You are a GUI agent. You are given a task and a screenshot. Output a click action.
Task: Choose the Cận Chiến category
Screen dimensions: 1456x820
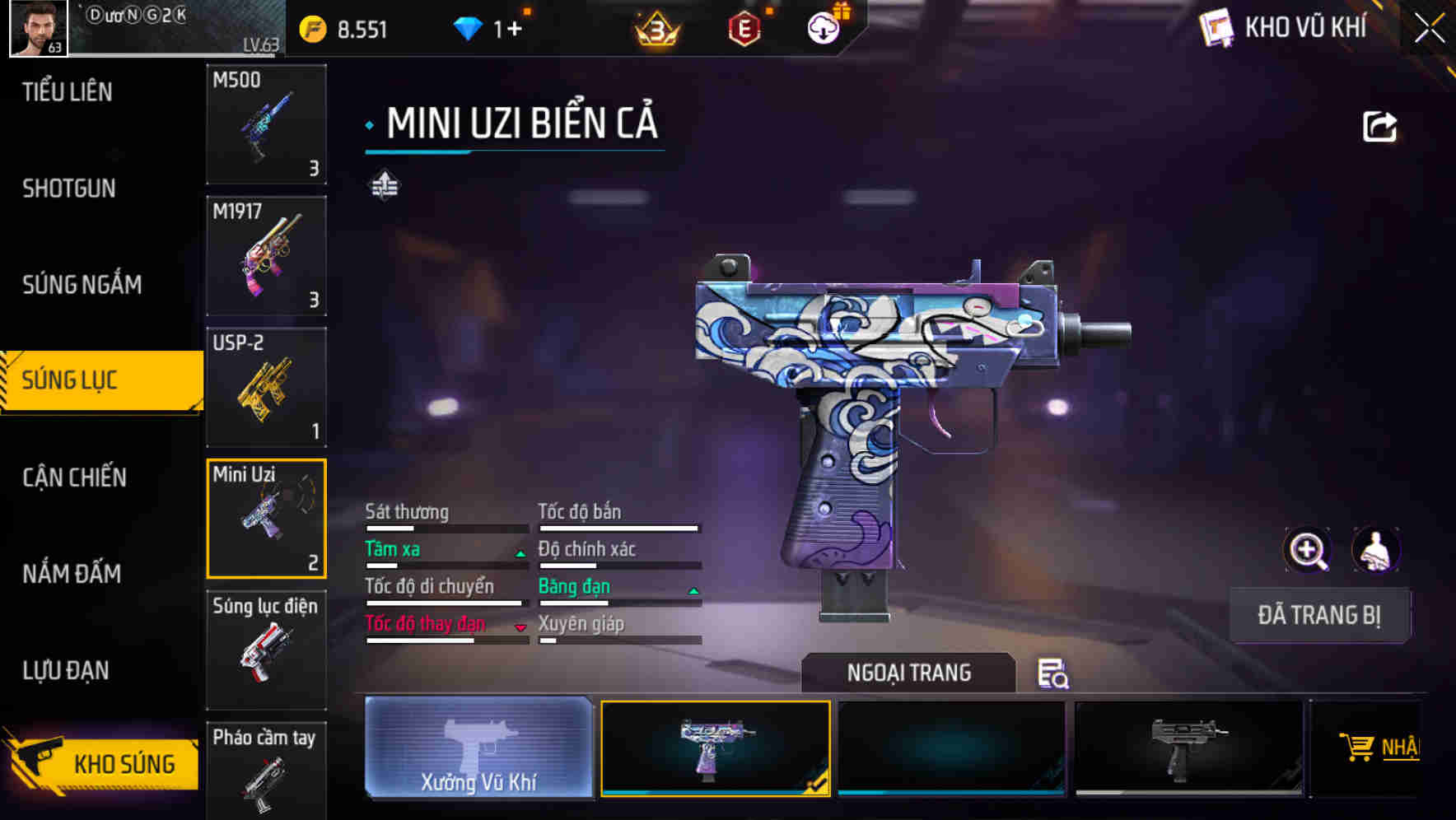pos(74,478)
